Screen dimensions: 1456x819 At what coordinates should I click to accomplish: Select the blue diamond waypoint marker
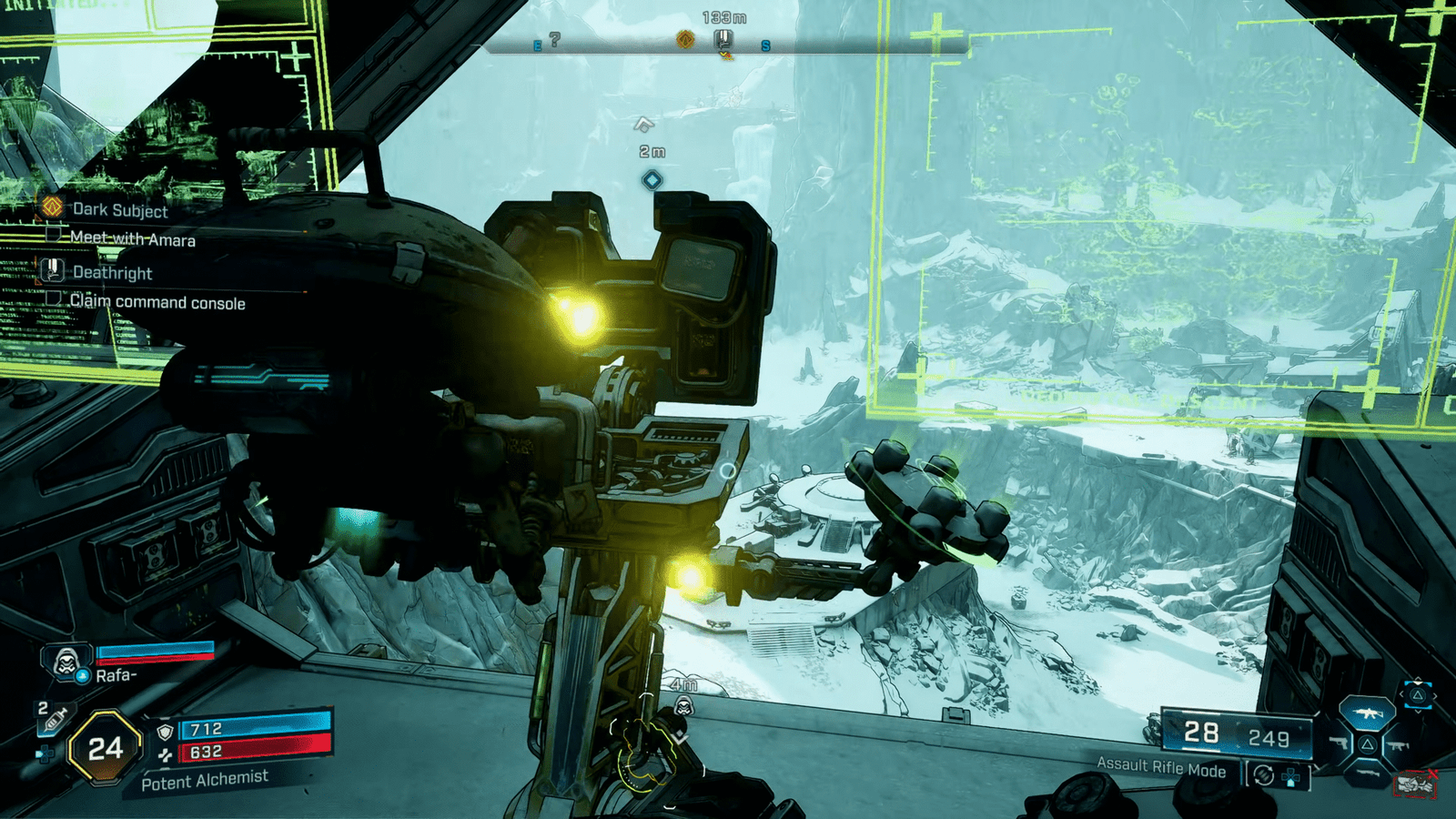[652, 180]
